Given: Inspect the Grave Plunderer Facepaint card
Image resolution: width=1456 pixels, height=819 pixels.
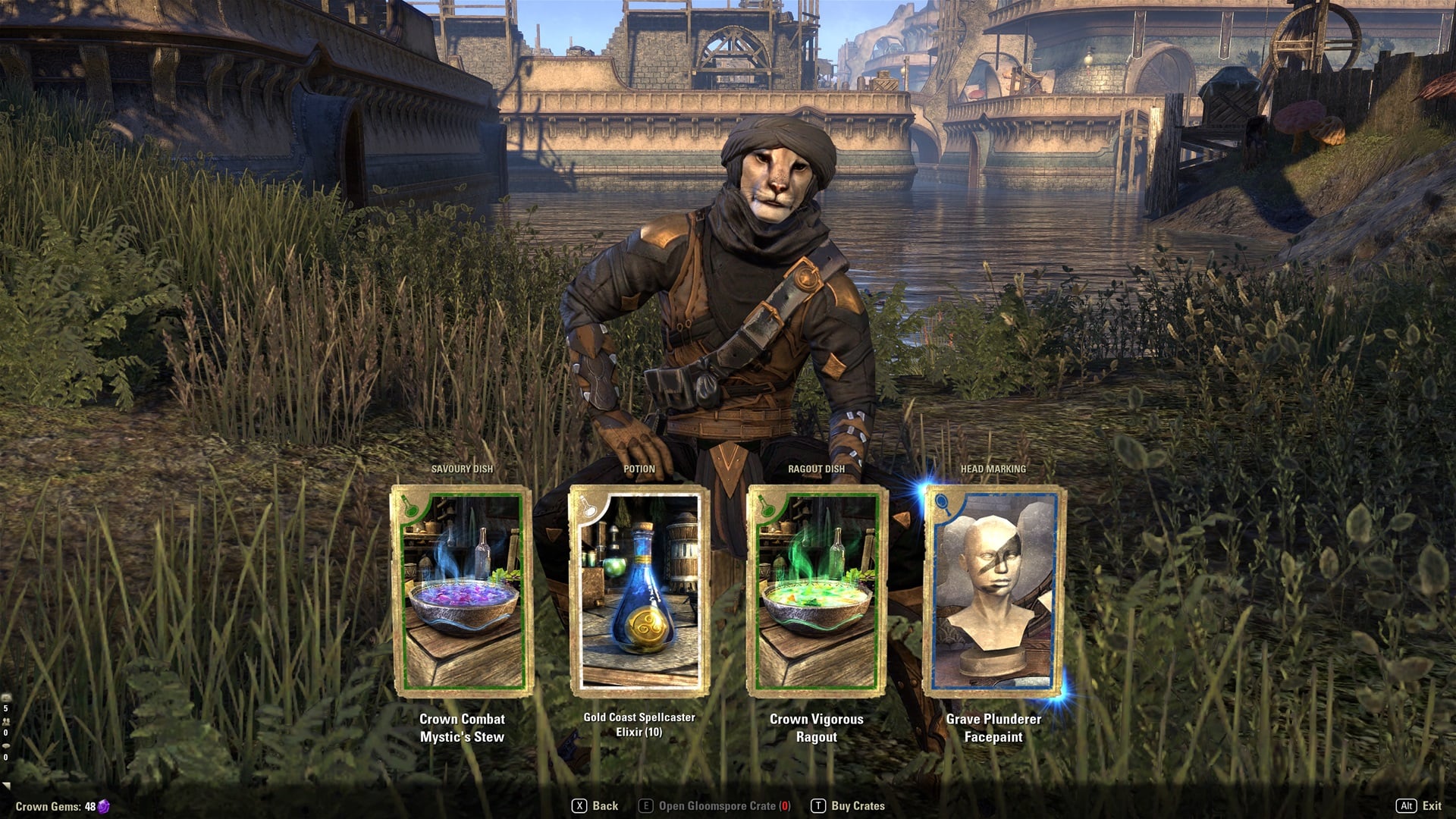Looking at the screenshot, I should (x=993, y=591).
